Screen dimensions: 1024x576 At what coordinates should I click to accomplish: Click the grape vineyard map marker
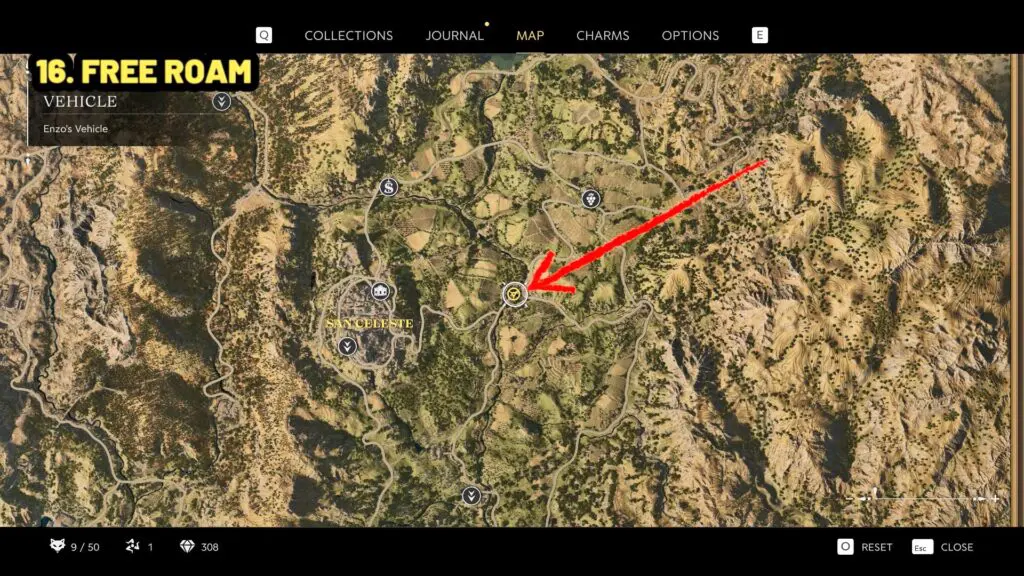[591, 198]
